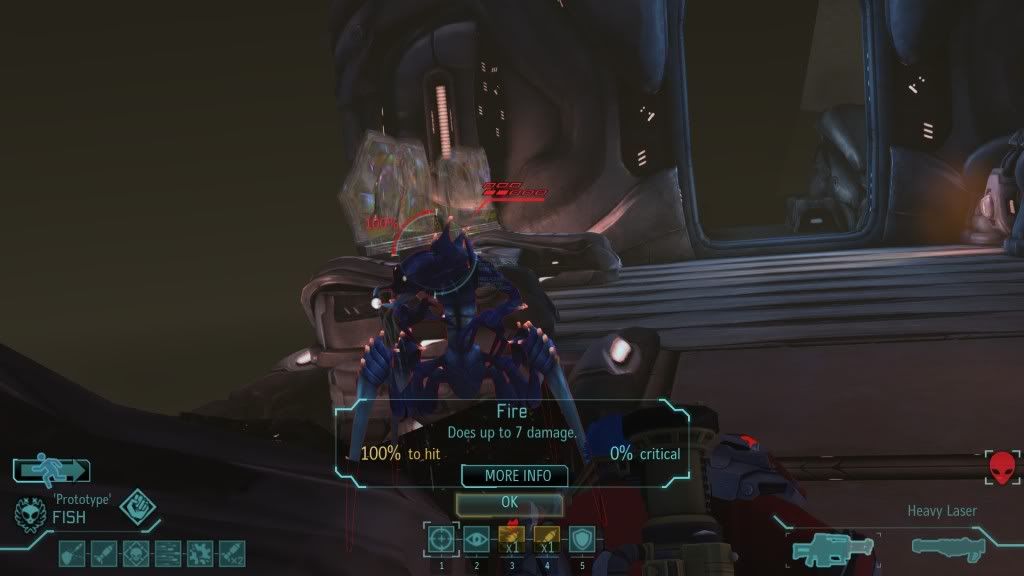
Task: Choose the plain rocket ability without flame
Action: [547, 540]
